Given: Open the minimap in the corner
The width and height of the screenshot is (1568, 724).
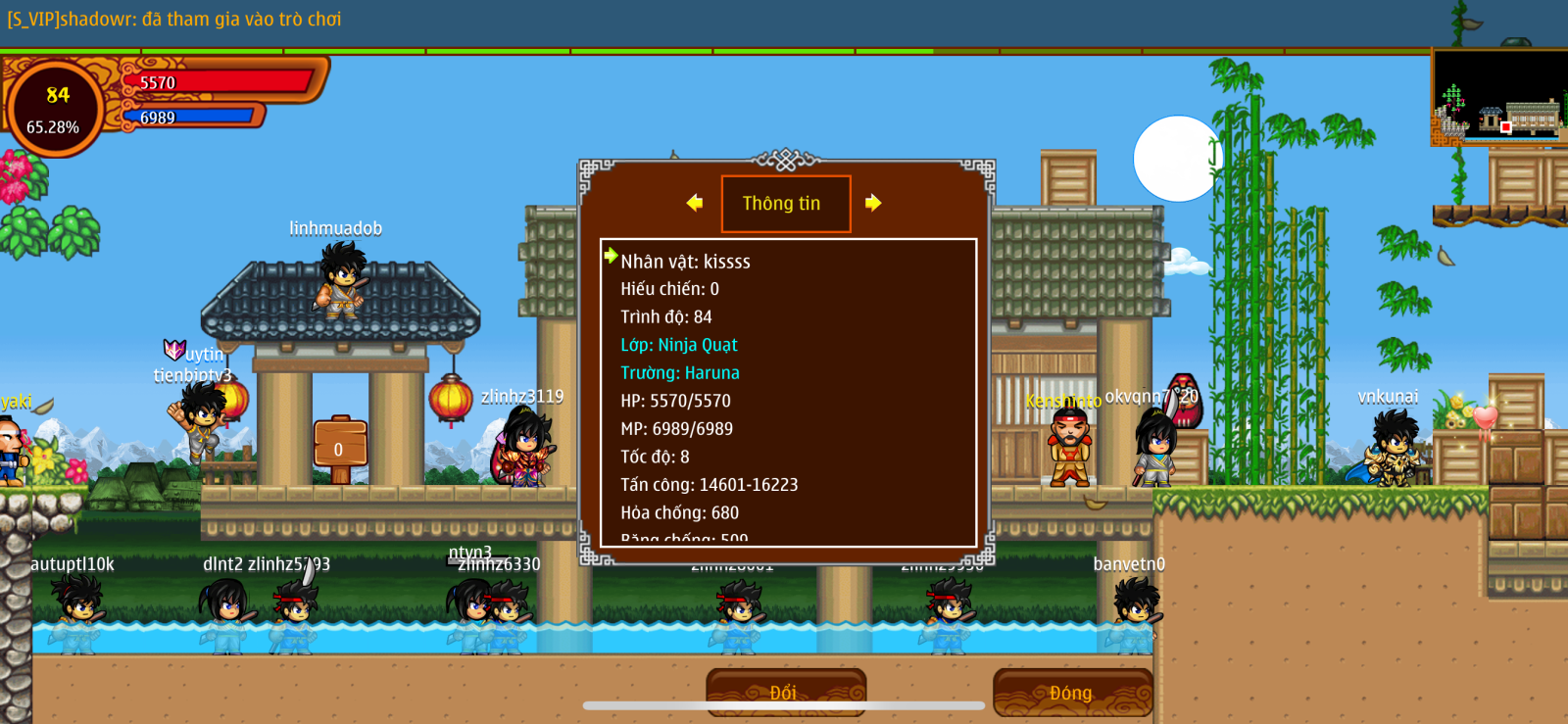Looking at the screenshot, I should [x=1498, y=96].
